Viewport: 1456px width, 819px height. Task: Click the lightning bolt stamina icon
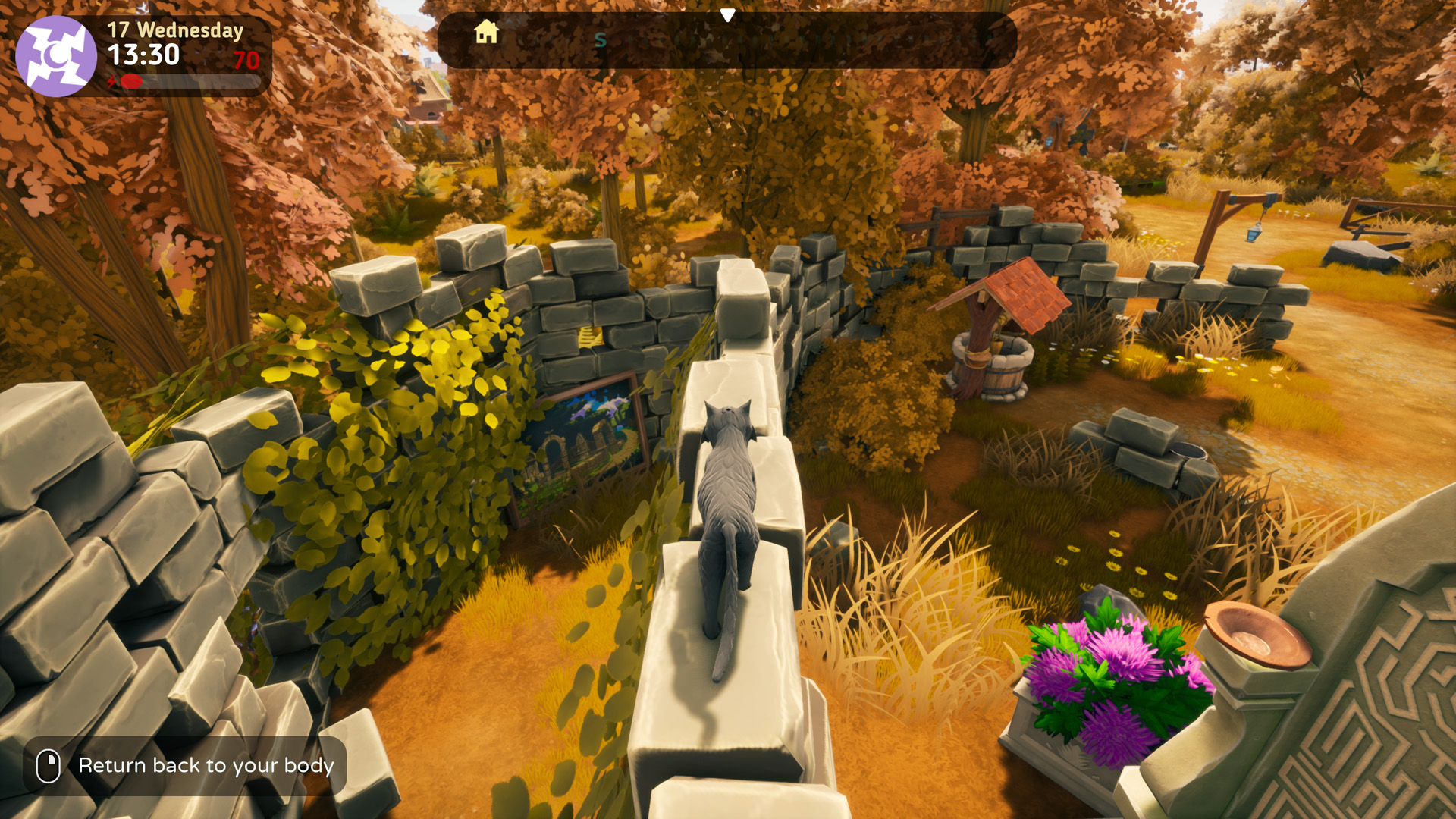112,81
